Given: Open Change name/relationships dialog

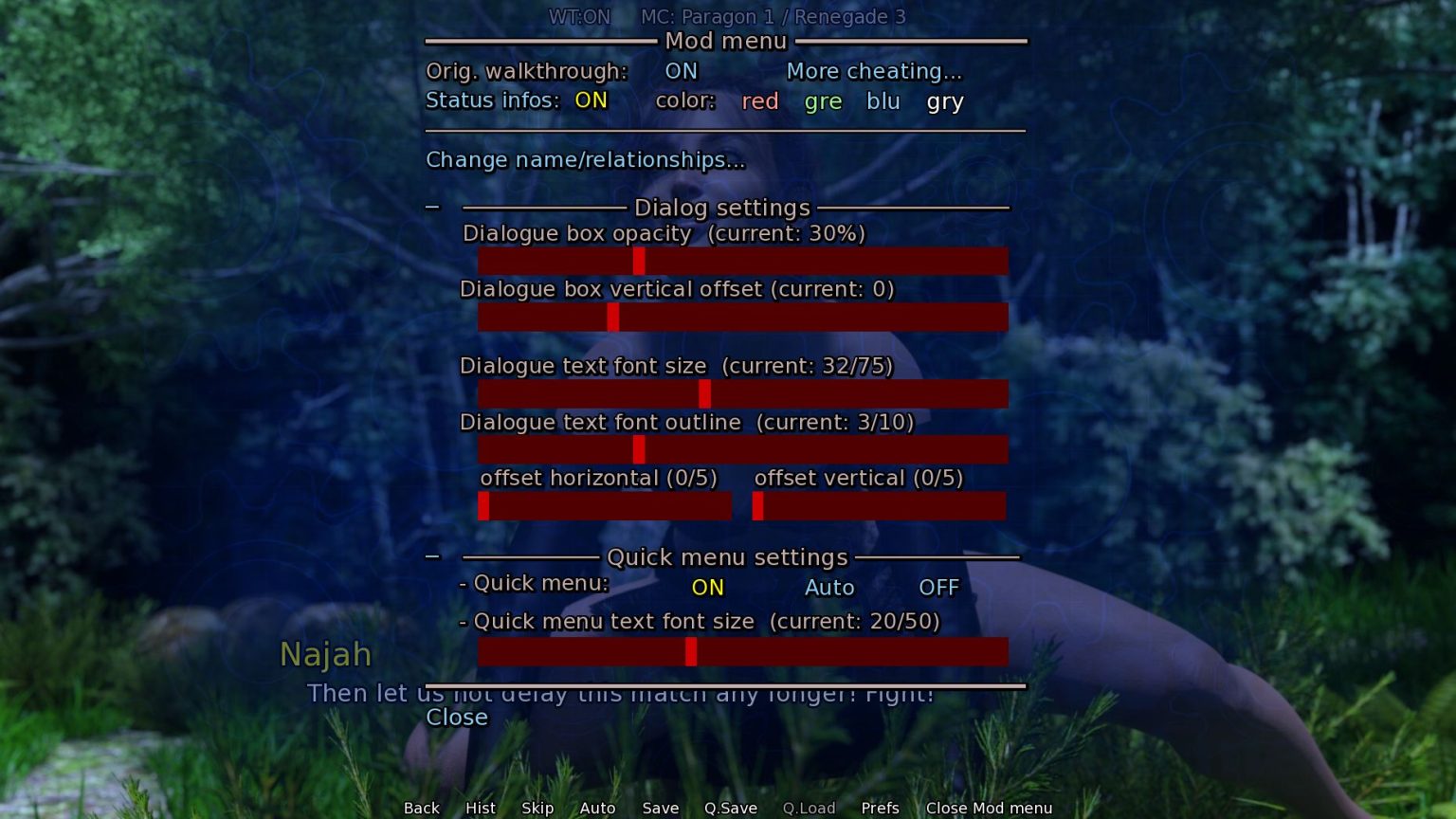Looking at the screenshot, I should coord(585,160).
